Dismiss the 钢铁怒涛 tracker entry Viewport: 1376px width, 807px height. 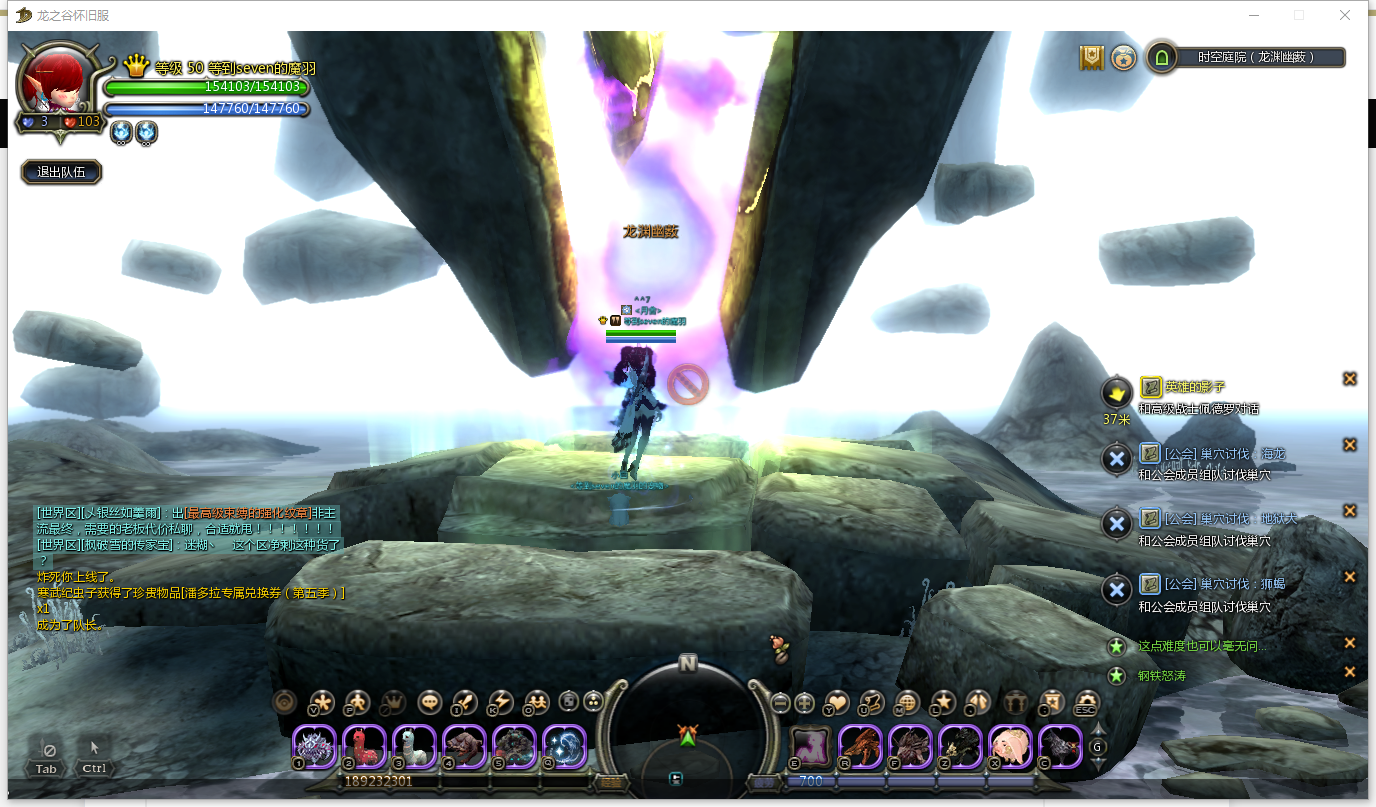click(x=1349, y=672)
